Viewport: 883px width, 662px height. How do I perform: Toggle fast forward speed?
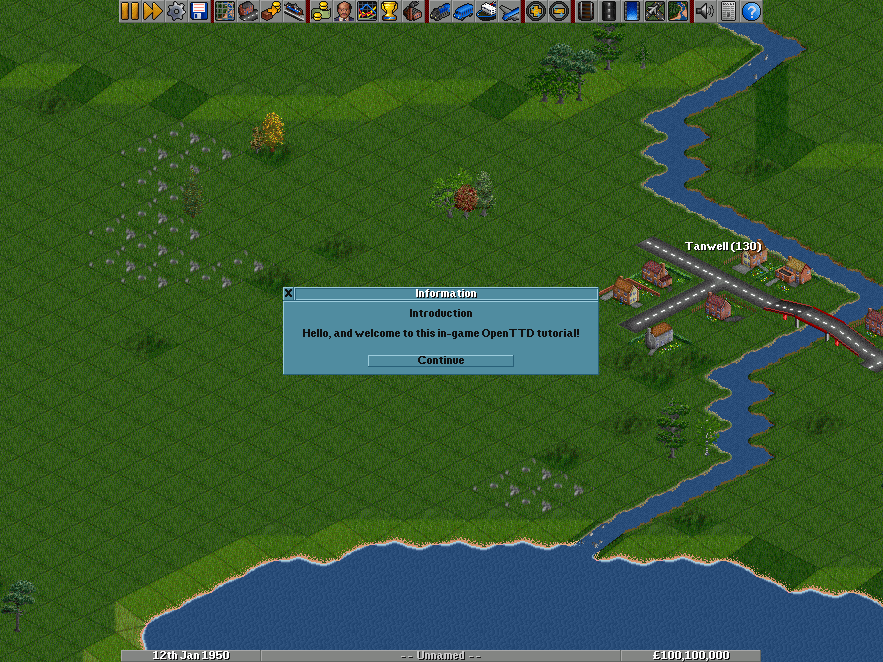click(152, 11)
